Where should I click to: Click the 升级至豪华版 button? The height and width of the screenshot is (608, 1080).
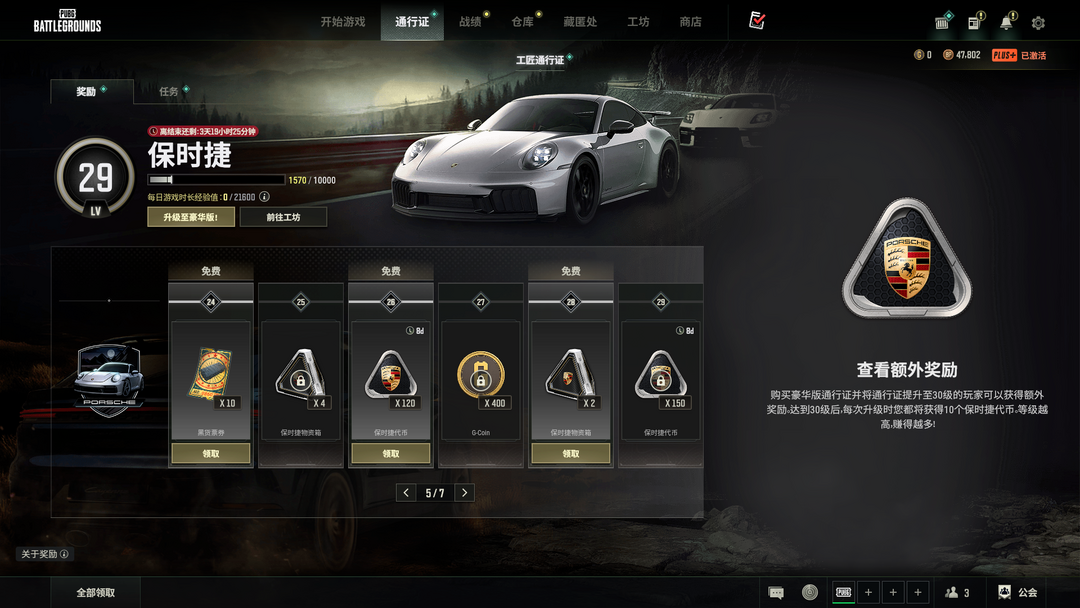pos(191,217)
